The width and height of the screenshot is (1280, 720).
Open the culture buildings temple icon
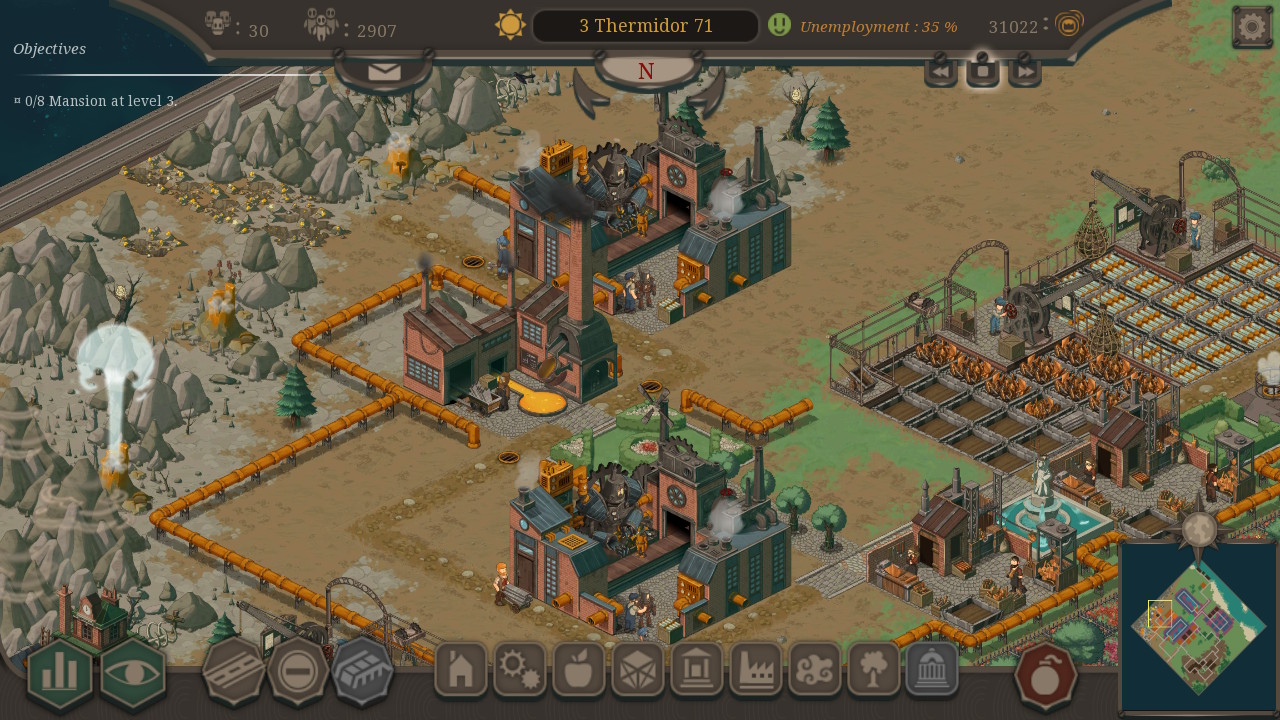(697, 670)
